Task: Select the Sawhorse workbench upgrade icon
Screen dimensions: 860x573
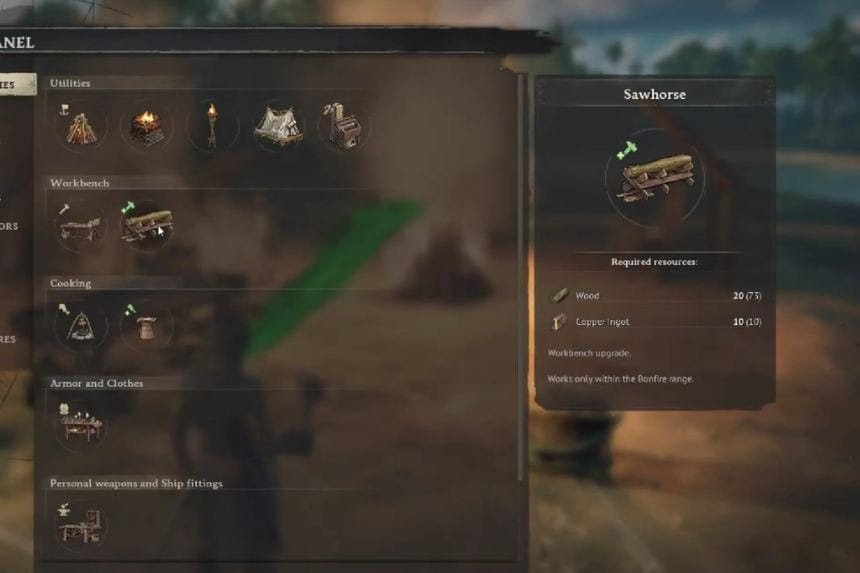Action: coord(146,225)
